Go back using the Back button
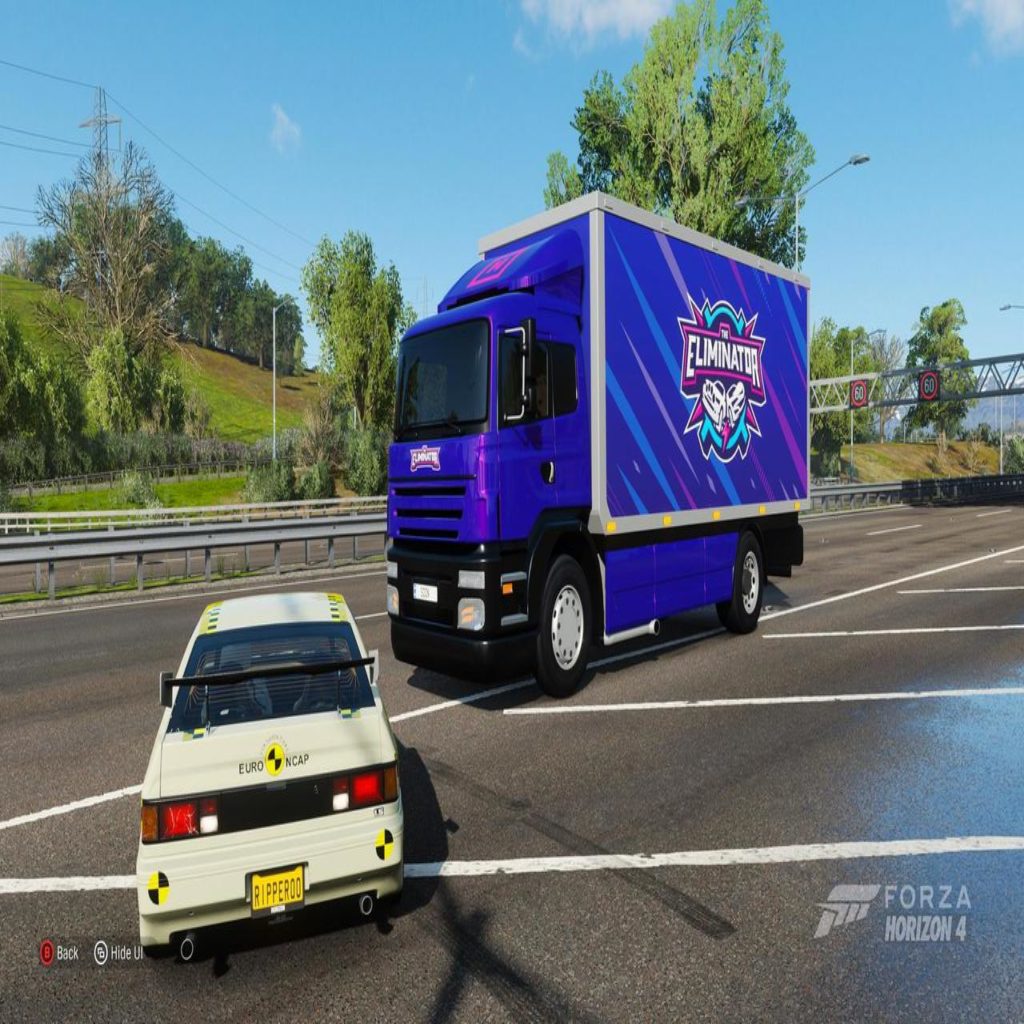 tap(58, 953)
